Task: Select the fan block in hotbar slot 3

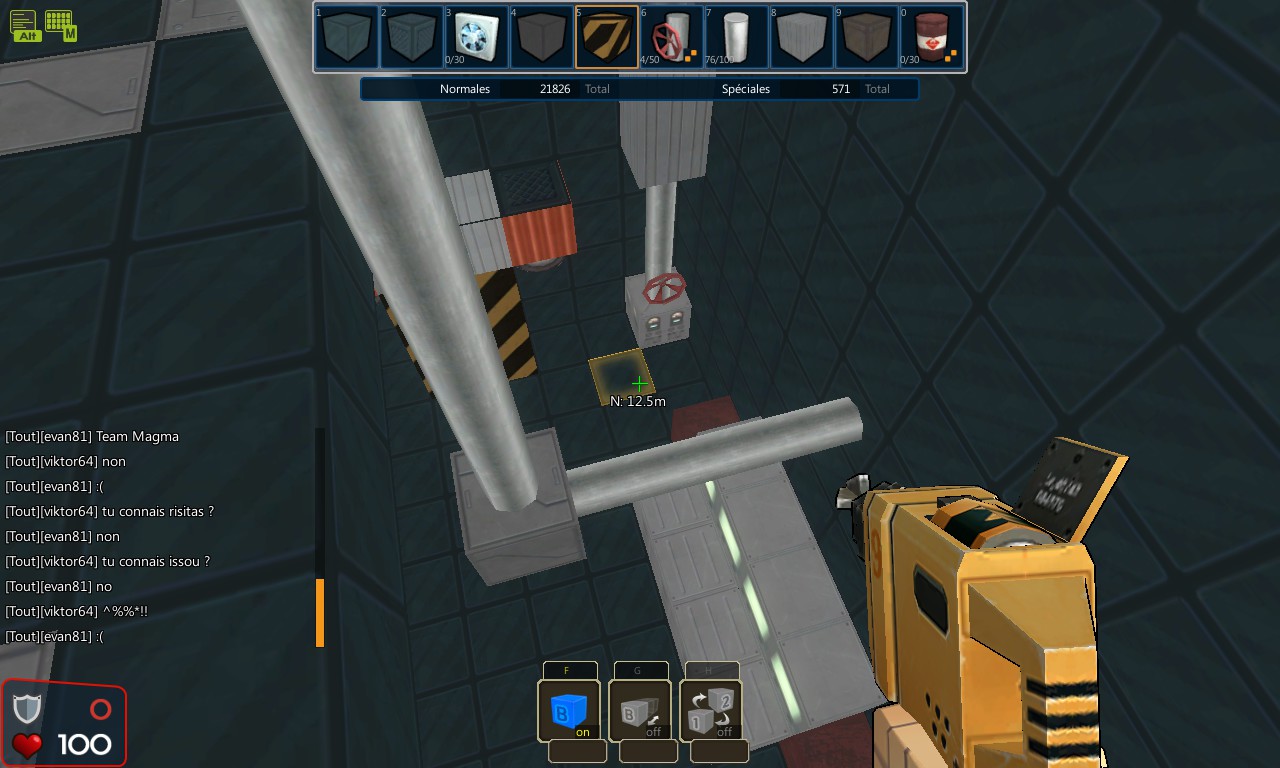Action: (x=476, y=35)
